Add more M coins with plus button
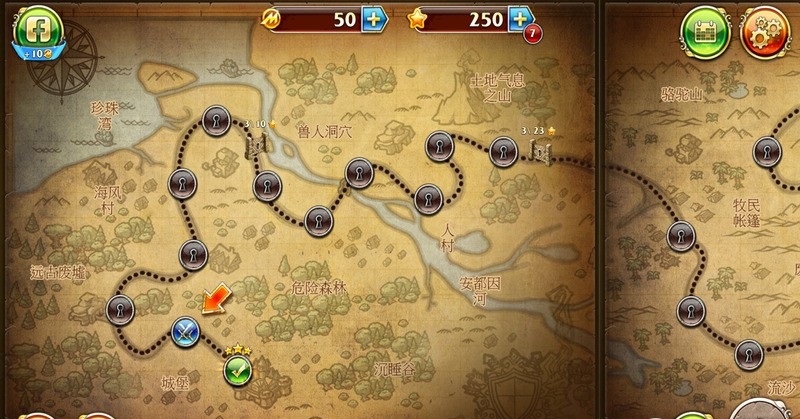 [371, 19]
